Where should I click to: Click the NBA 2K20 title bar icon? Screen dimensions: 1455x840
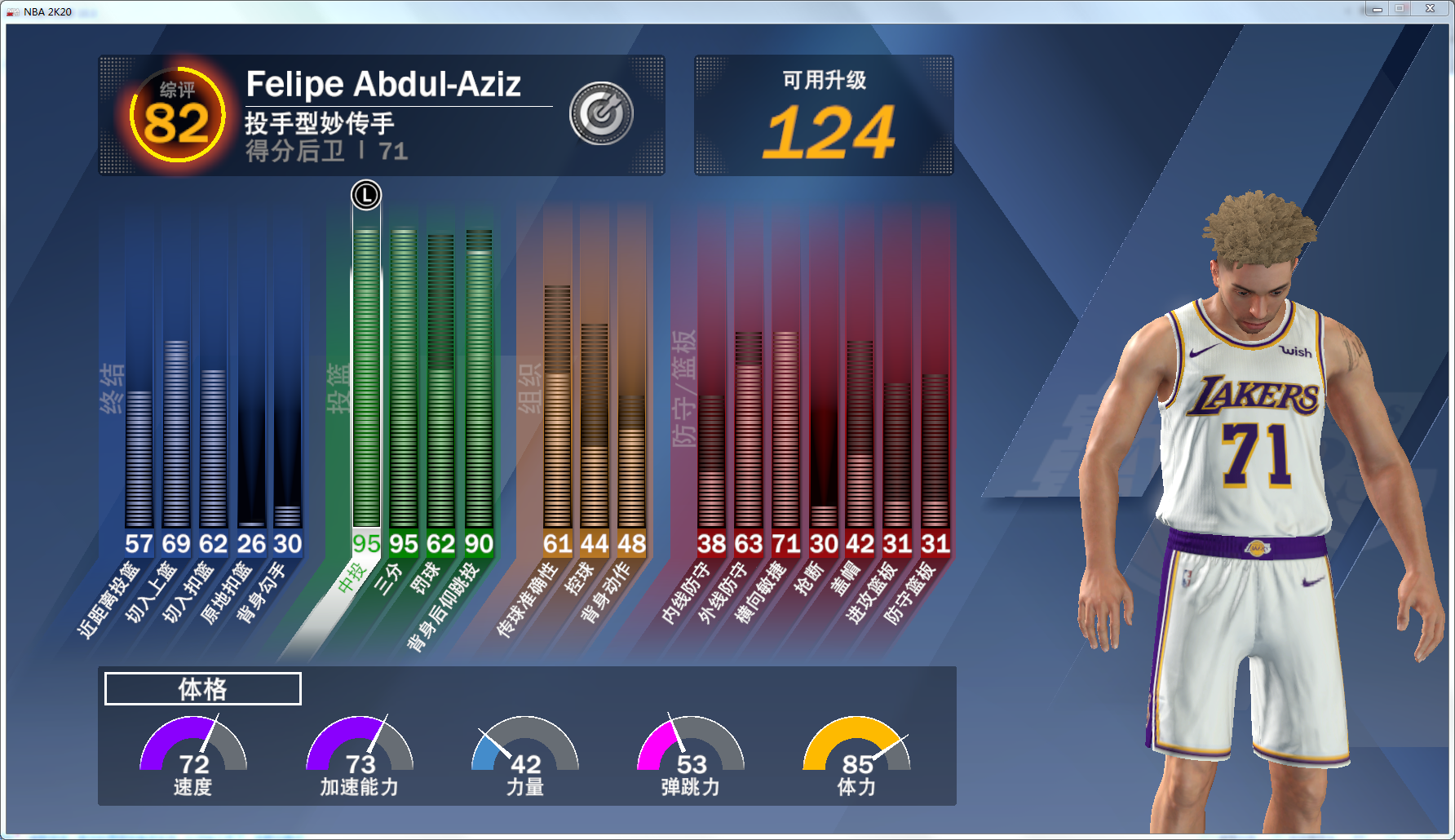(13, 11)
